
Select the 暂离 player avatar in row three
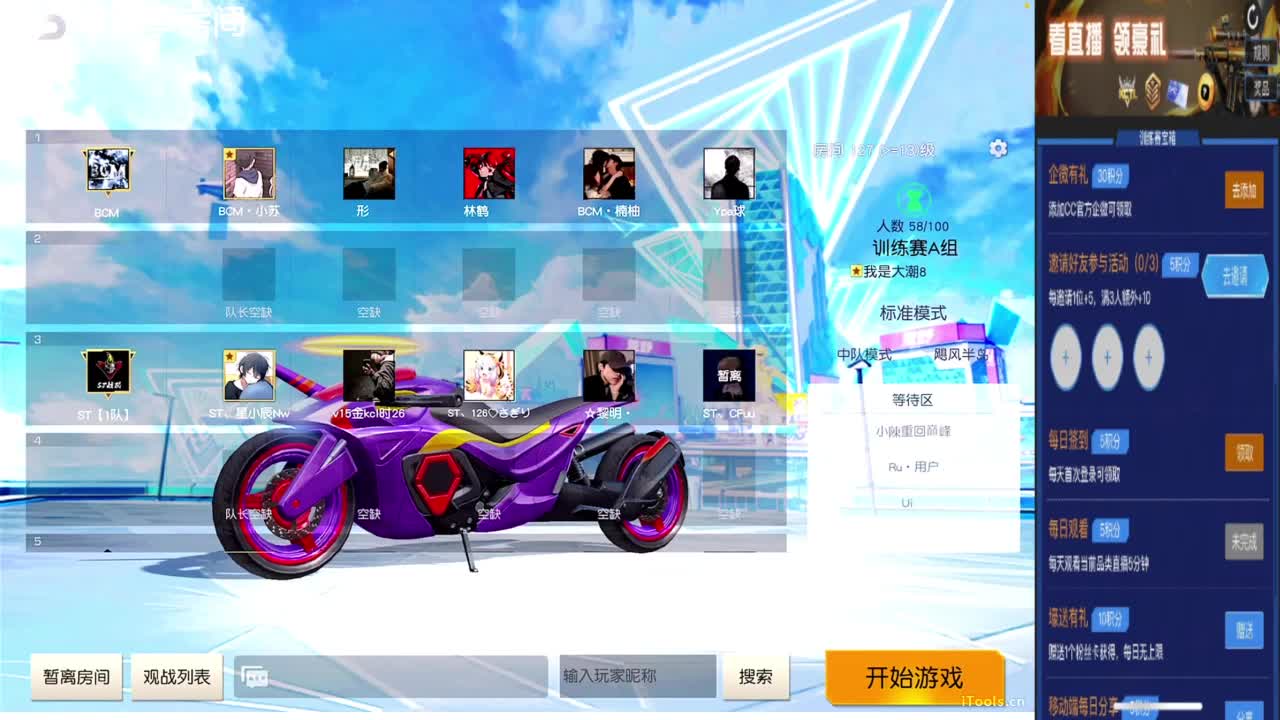pyautogui.click(x=729, y=375)
